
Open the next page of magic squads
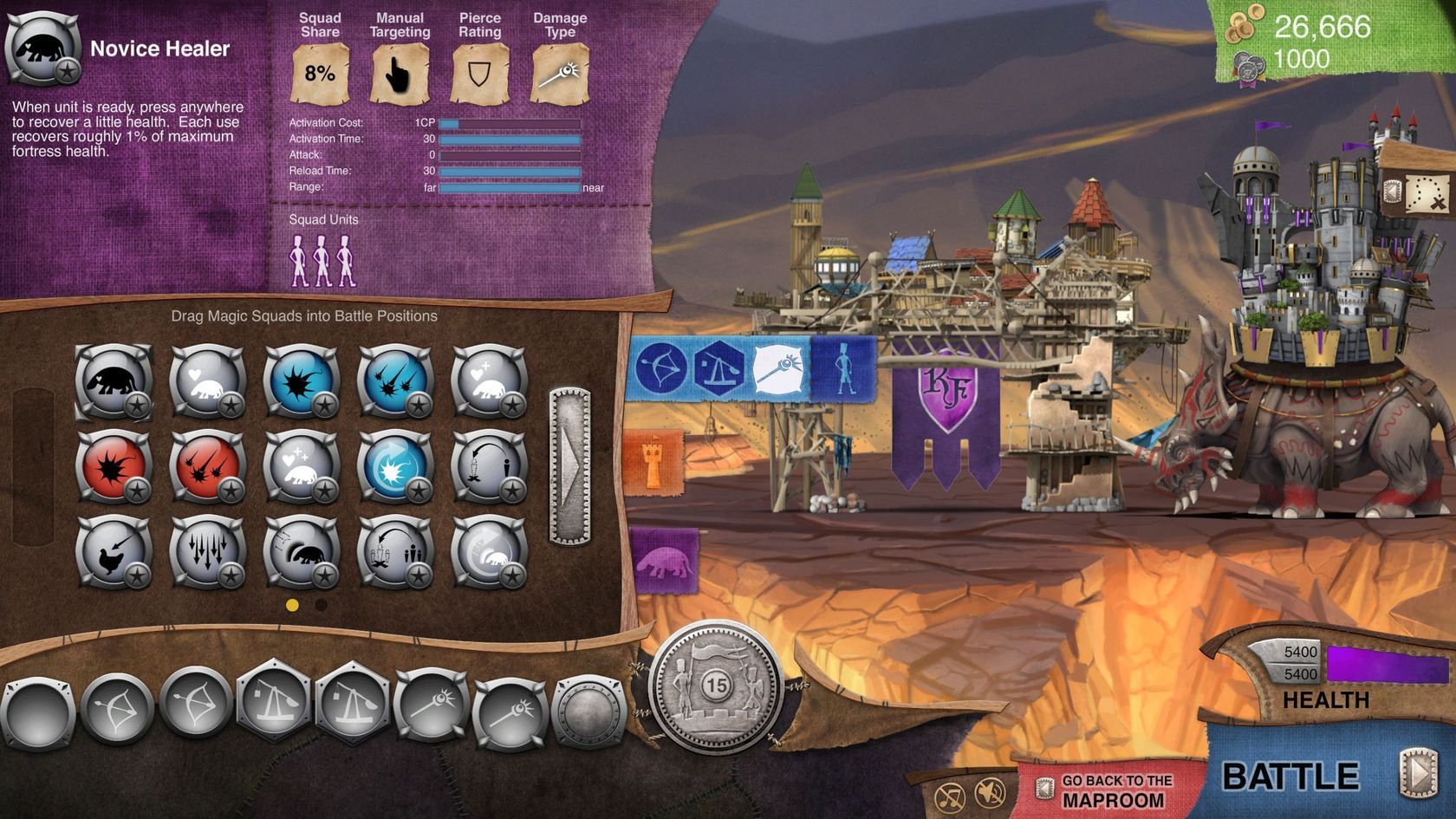[x=569, y=468]
